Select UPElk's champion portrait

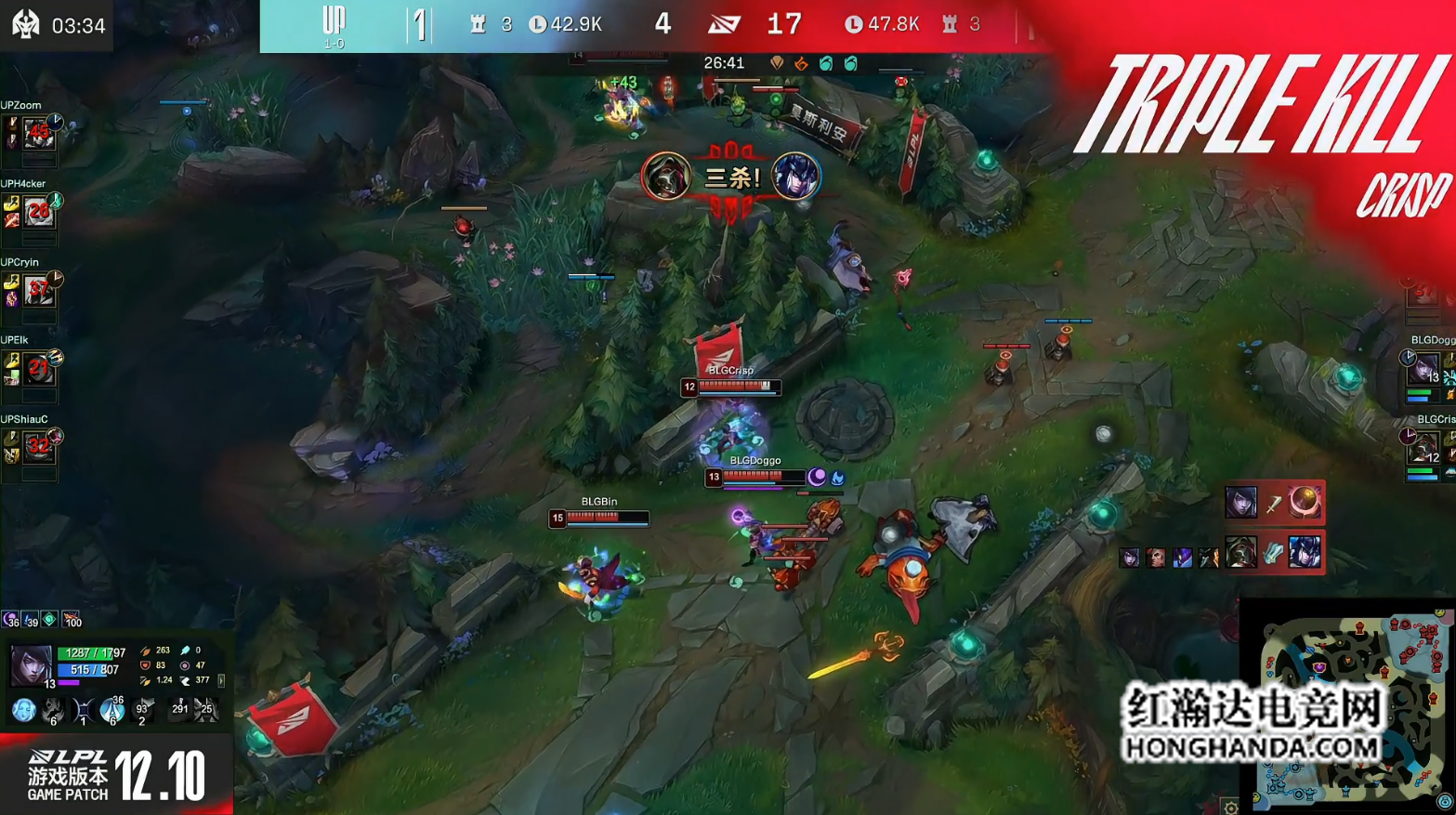pos(38,370)
